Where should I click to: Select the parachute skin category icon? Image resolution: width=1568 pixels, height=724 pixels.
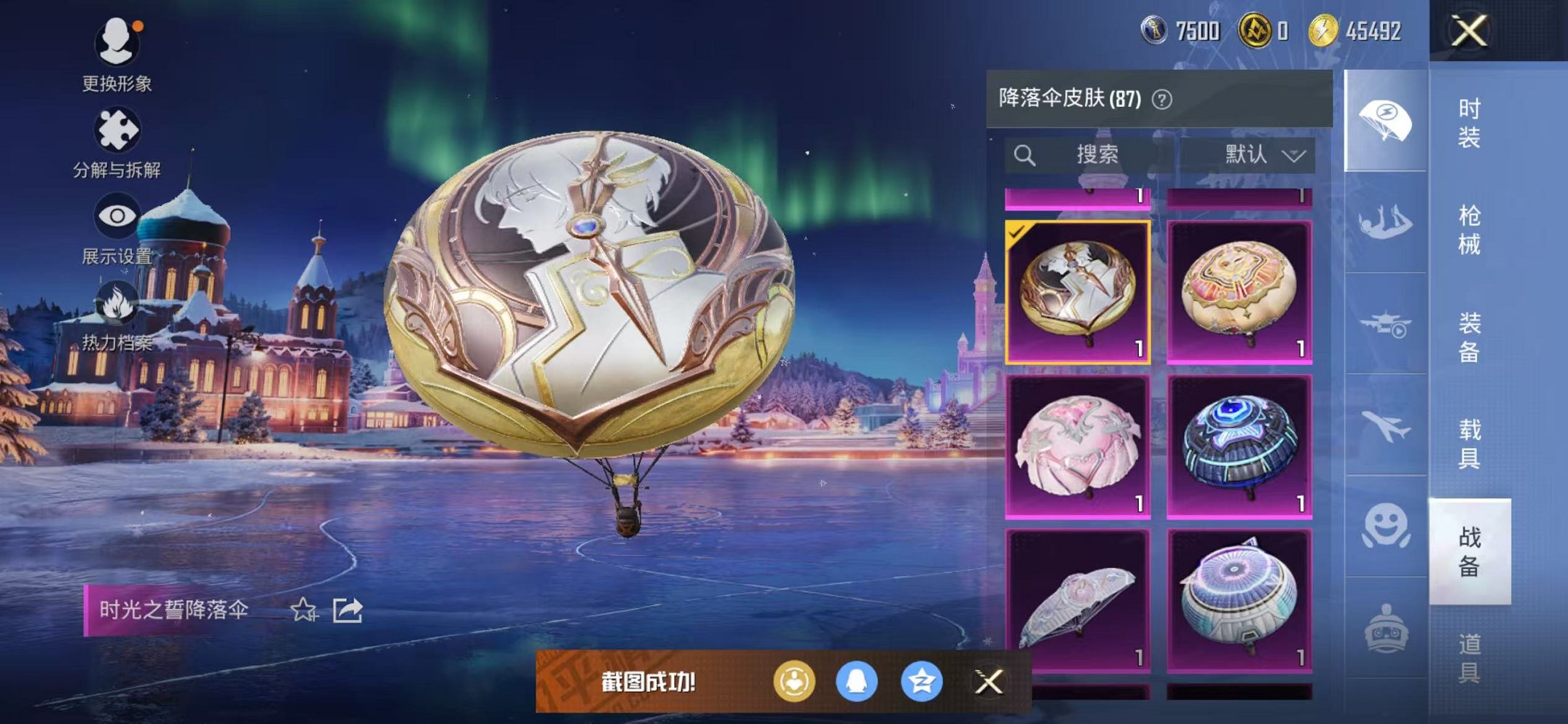coord(1384,117)
